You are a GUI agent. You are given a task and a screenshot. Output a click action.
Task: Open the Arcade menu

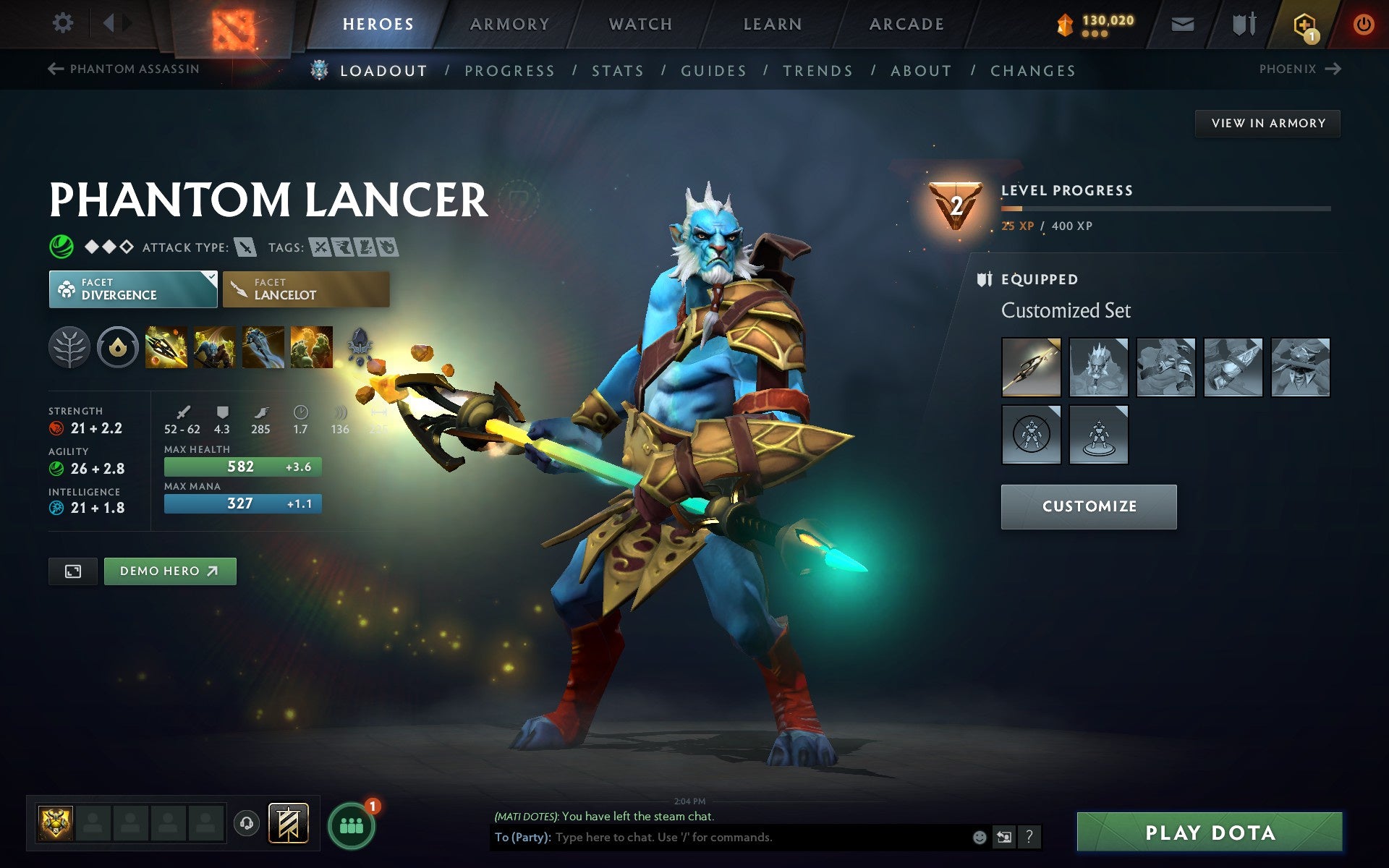[x=906, y=23]
